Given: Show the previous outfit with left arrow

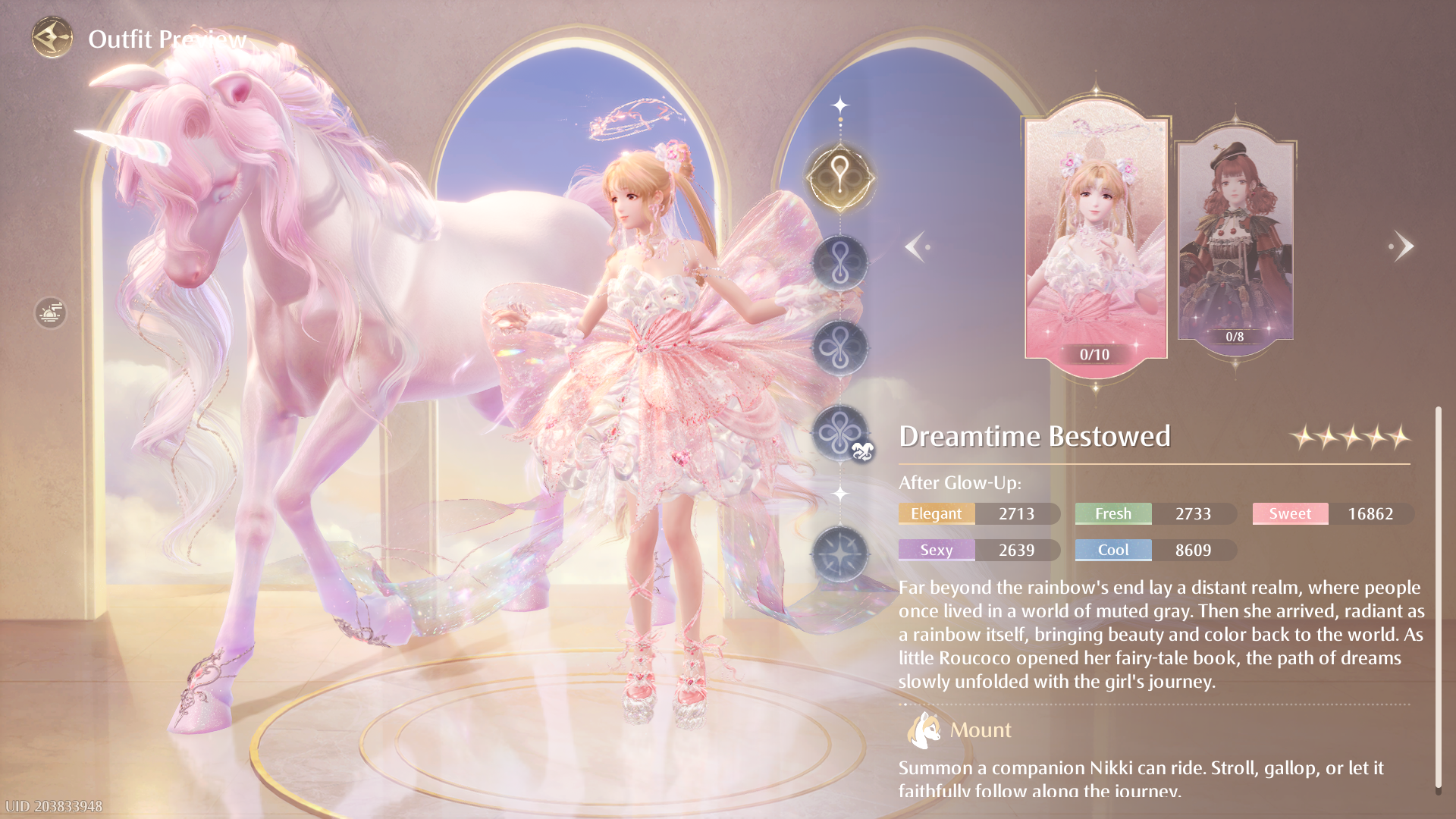Looking at the screenshot, I should click(916, 246).
